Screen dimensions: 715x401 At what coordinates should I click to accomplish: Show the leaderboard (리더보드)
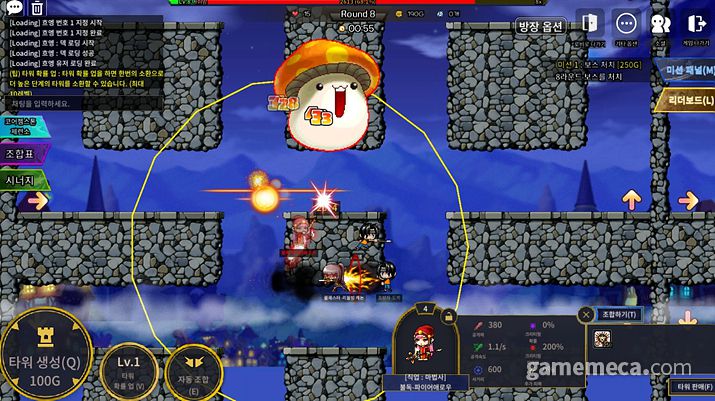[x=687, y=100]
